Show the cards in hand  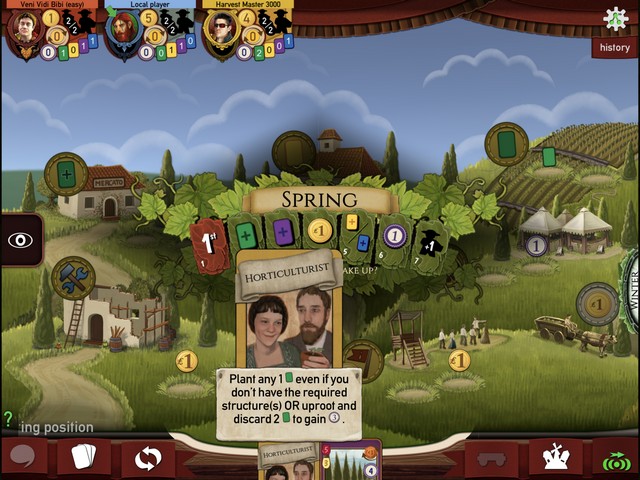pos(84,458)
